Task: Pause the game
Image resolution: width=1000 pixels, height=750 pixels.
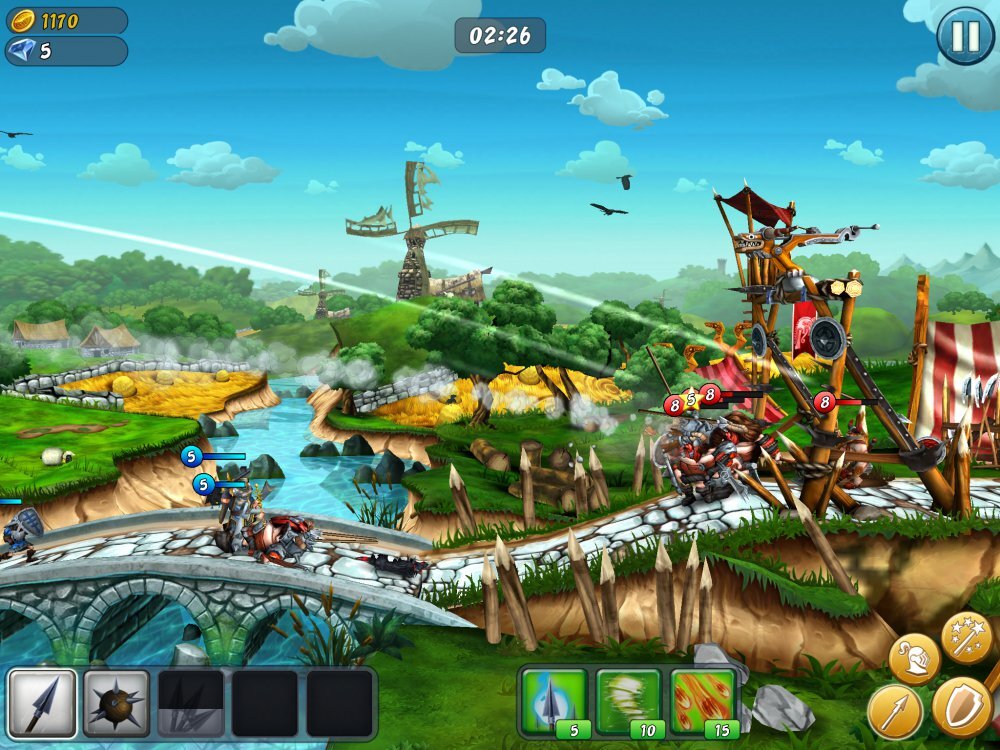Action: 965,37
